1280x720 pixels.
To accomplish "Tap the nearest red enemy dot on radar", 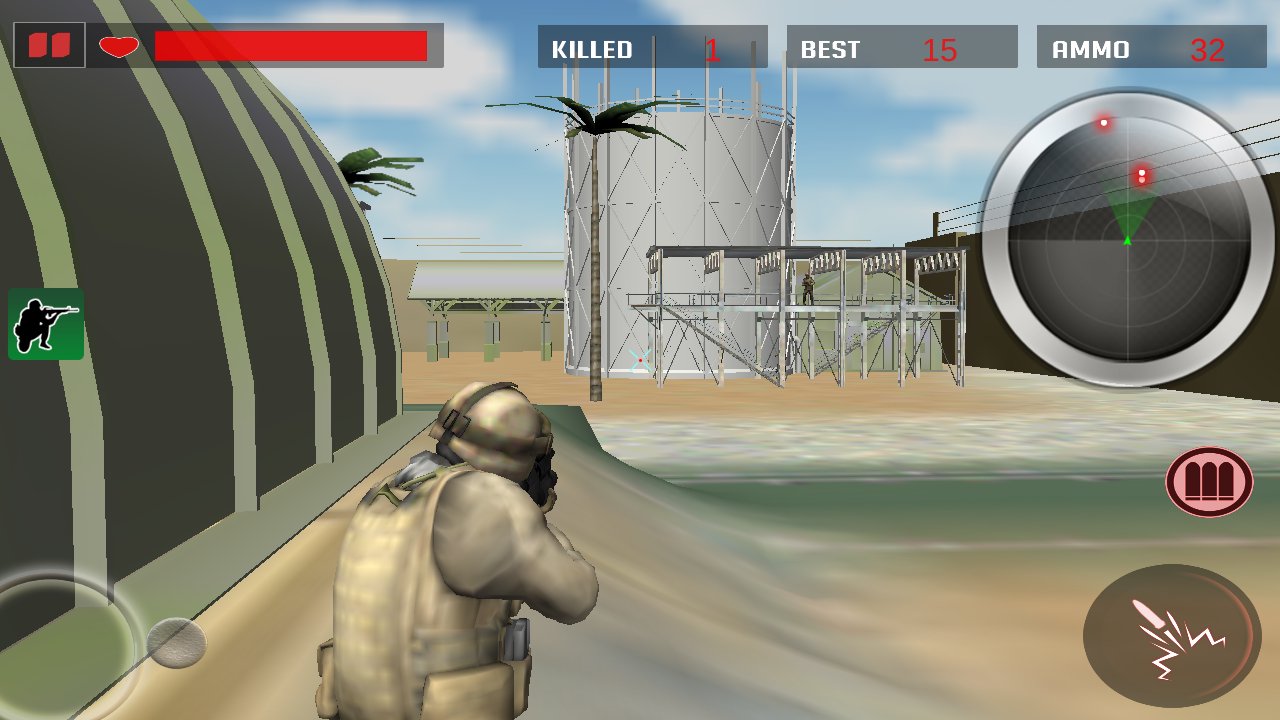I will pos(1141,176).
